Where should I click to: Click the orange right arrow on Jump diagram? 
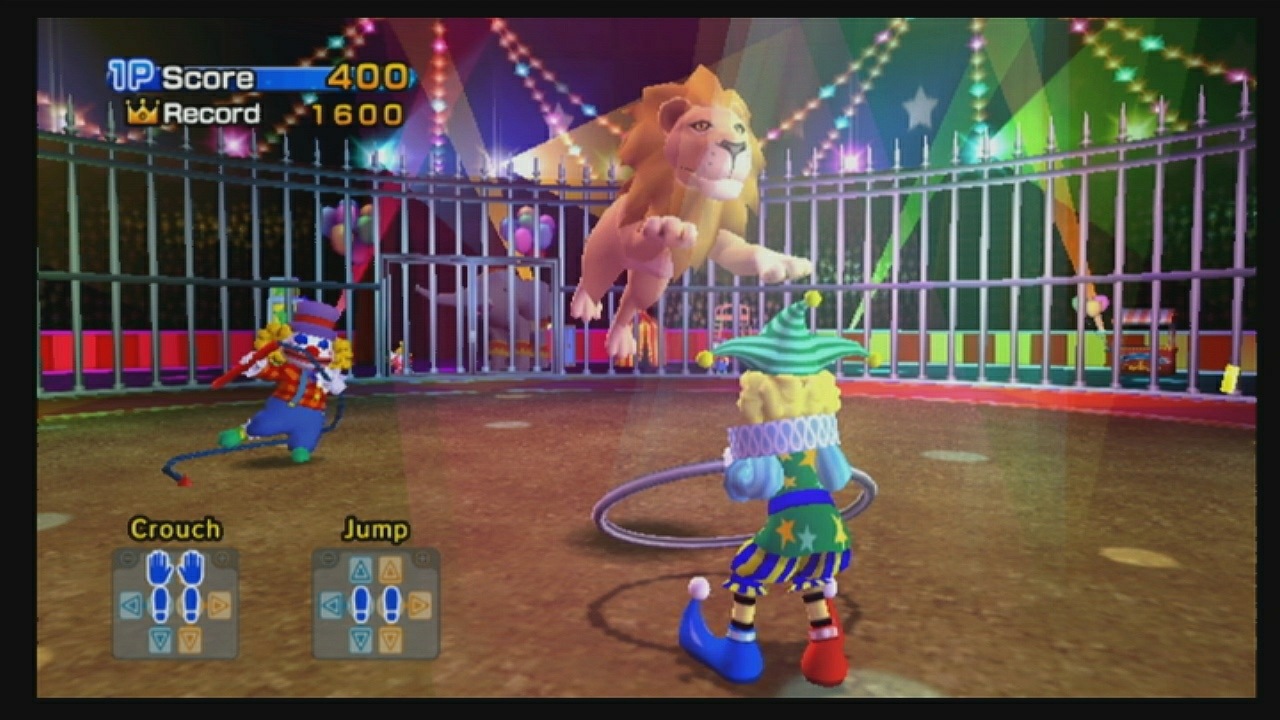point(420,604)
